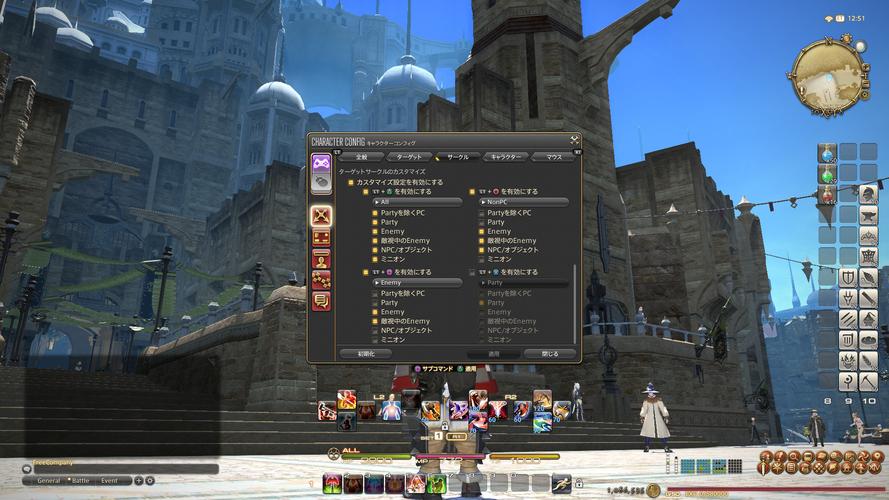Screen dimensions: 889x500
Task: Click the helmet icon in side hotbar
Action: pyautogui.click(x=868, y=195)
